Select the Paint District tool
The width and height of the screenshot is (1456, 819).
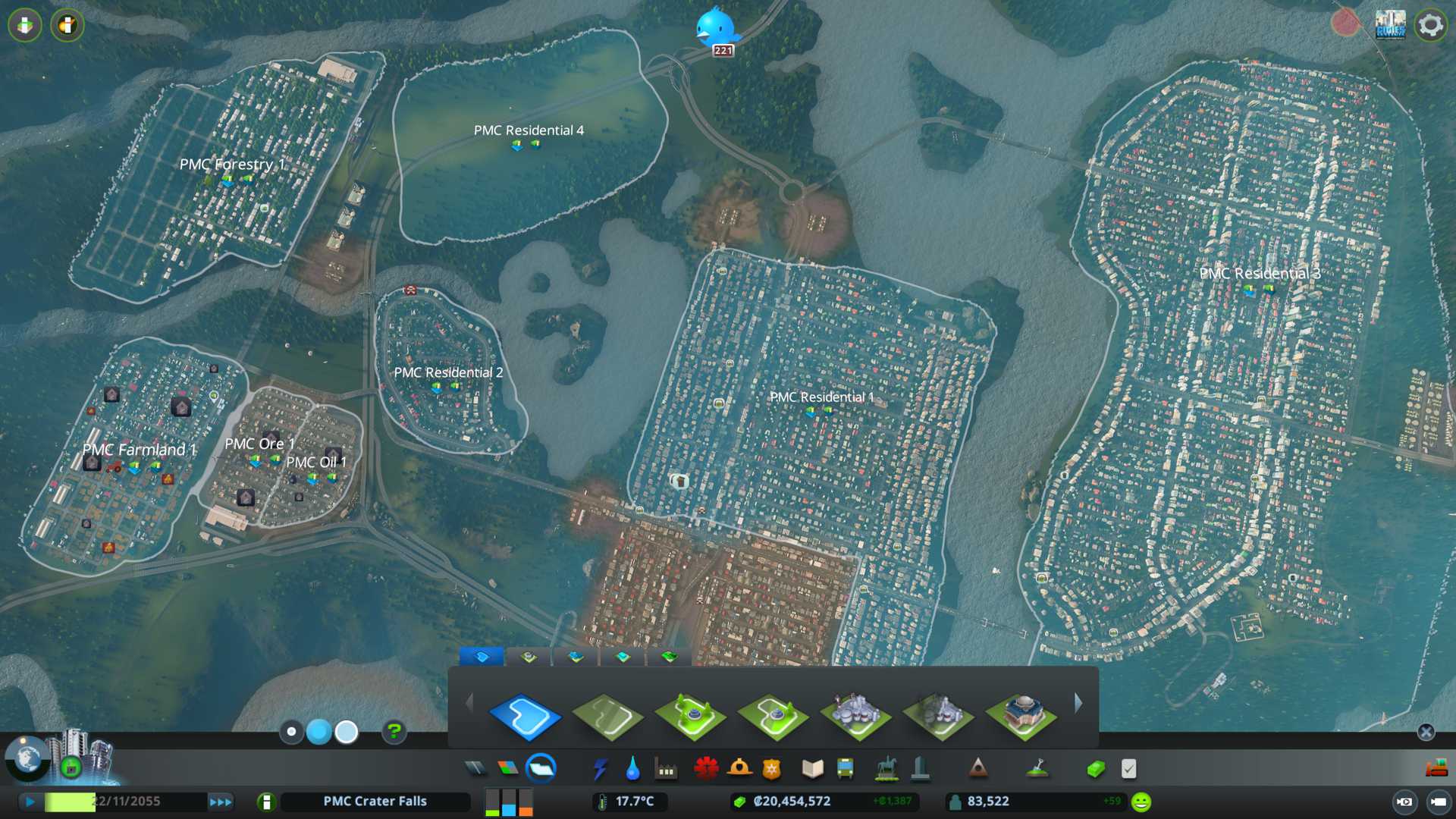tap(525, 715)
